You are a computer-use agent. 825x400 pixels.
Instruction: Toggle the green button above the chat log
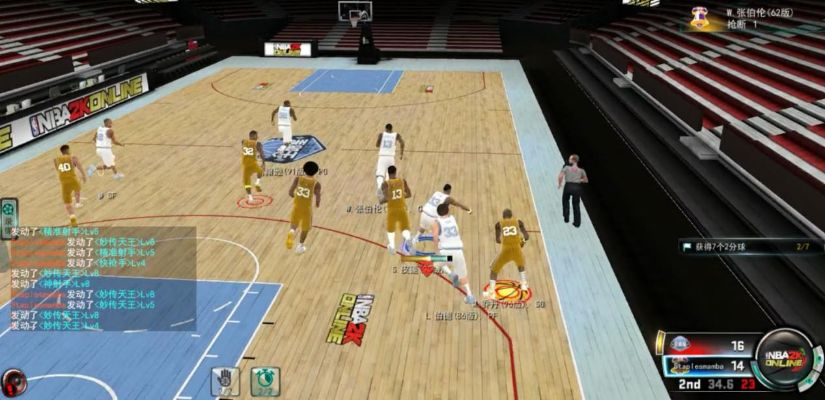9,212
